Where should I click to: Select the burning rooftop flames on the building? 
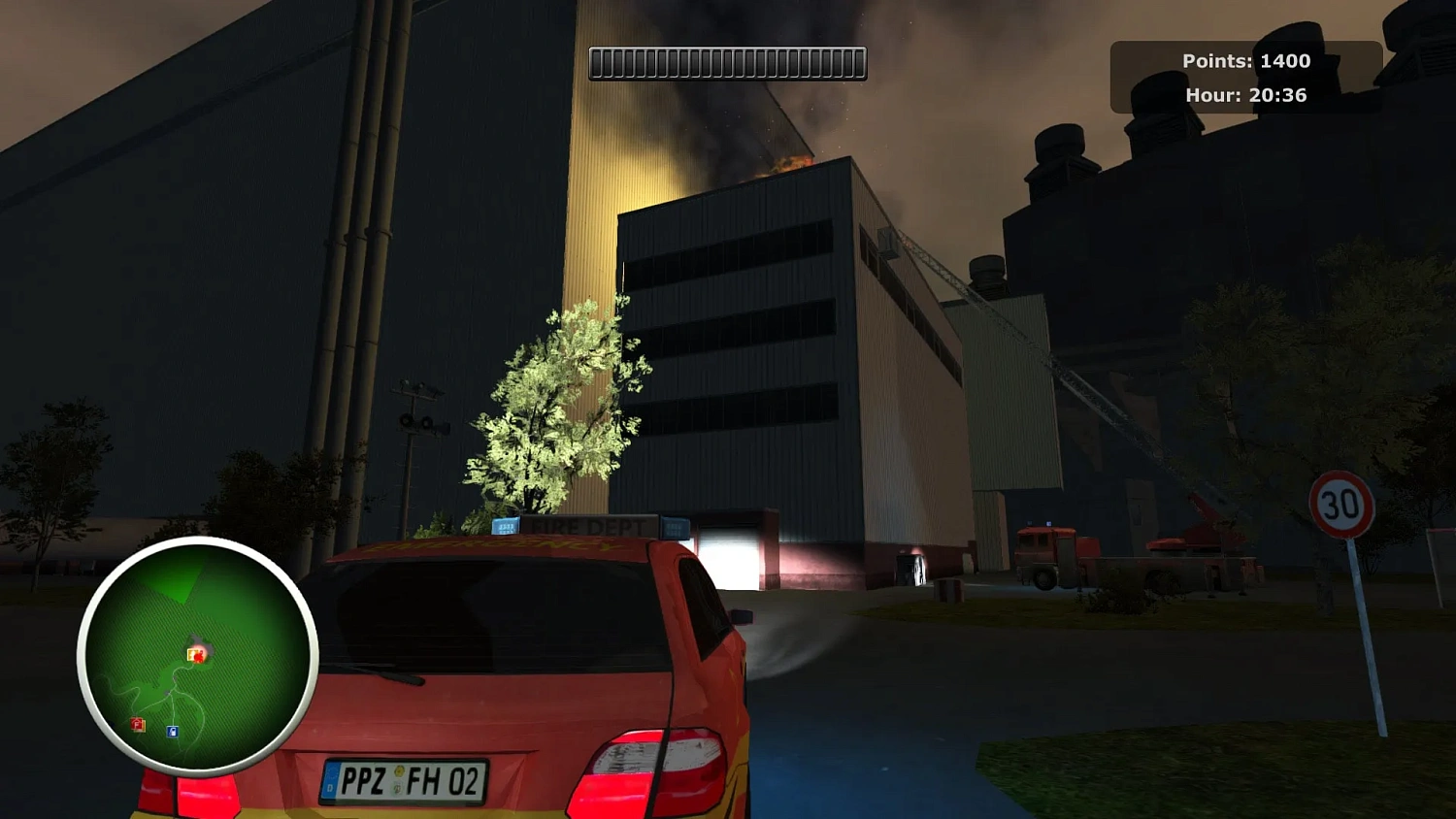coord(788,163)
